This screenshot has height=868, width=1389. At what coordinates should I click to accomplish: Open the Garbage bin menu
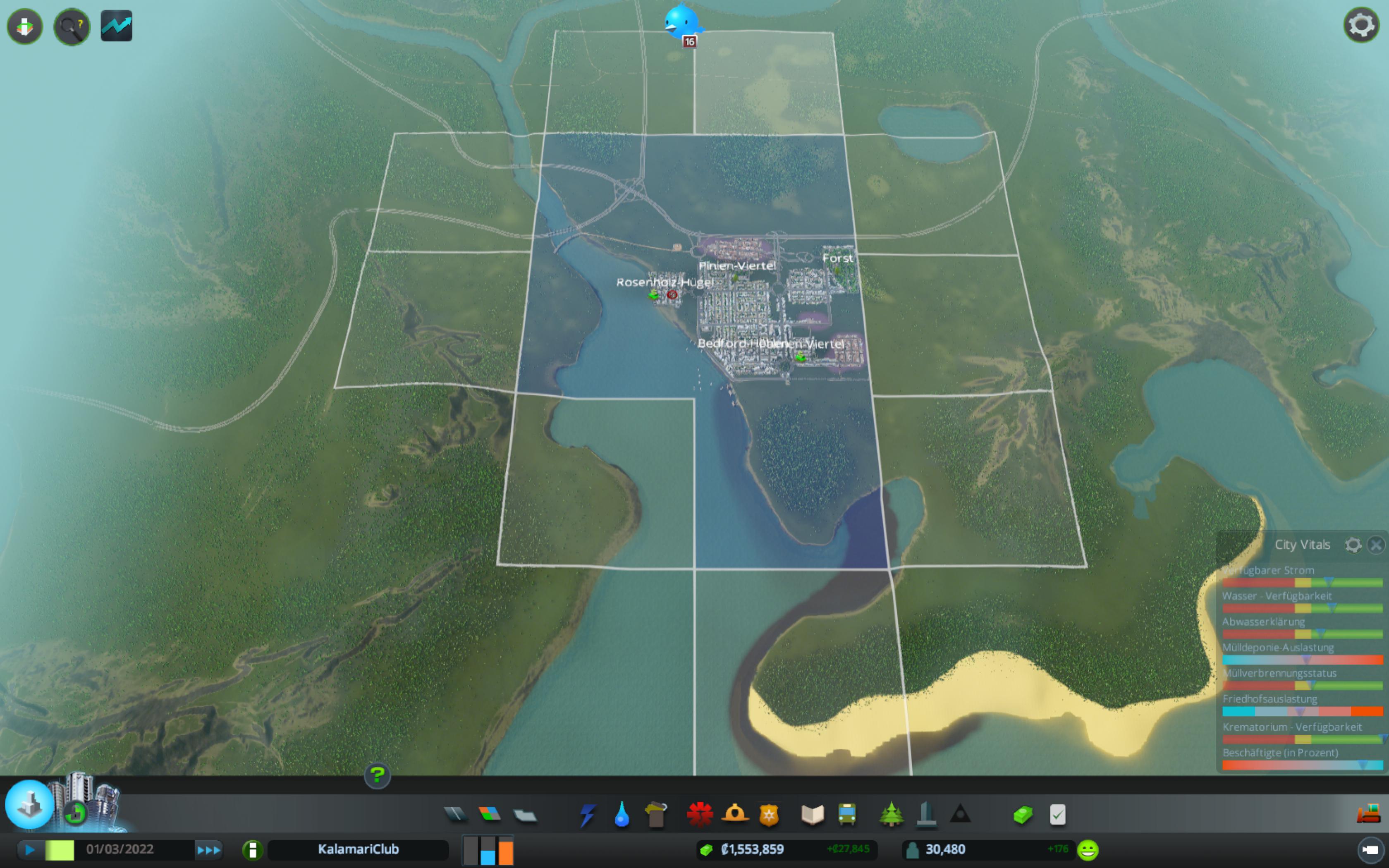[656, 815]
